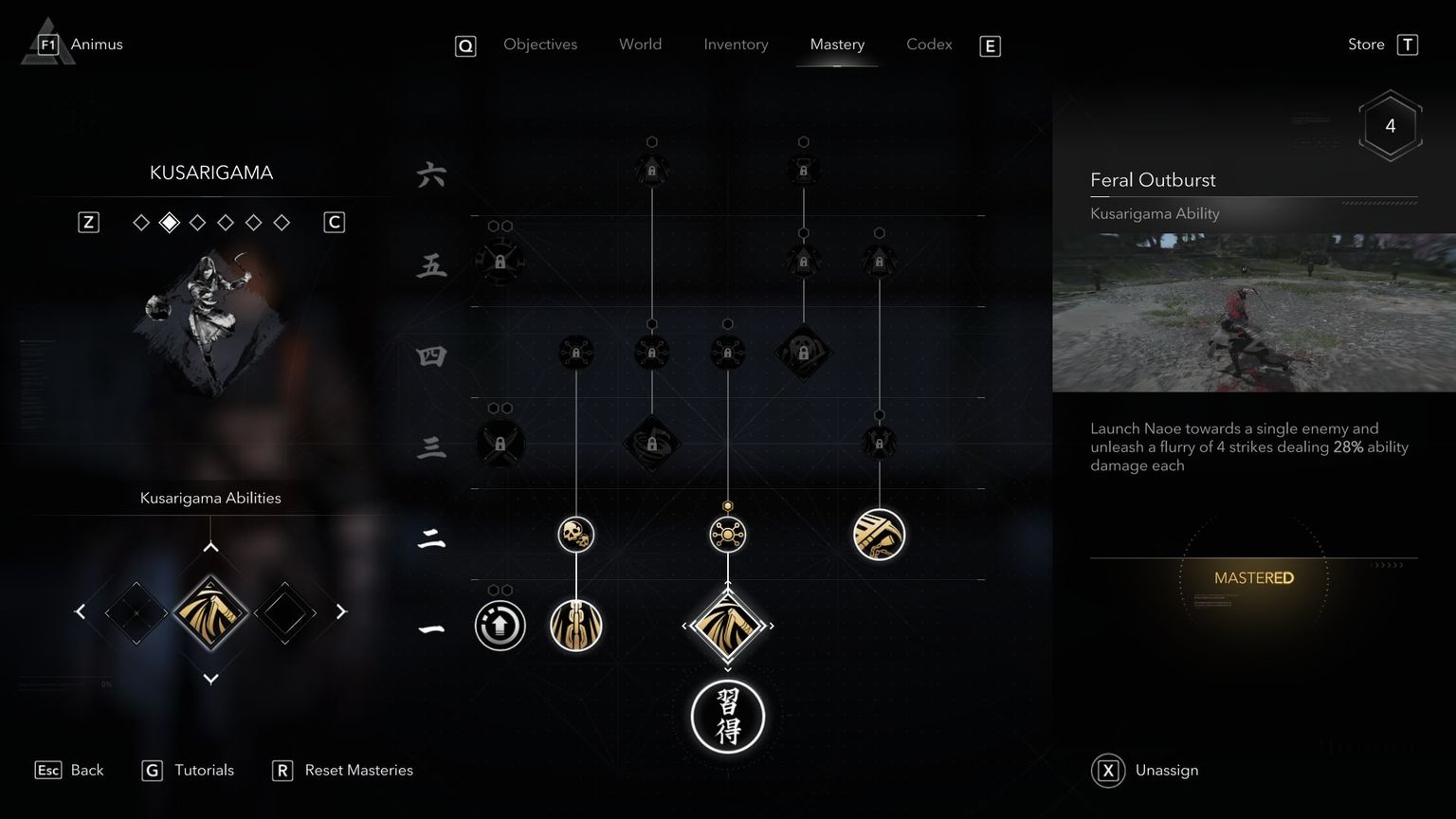Click the right arrow to browse abilities
The image size is (1456, 819).
click(342, 611)
